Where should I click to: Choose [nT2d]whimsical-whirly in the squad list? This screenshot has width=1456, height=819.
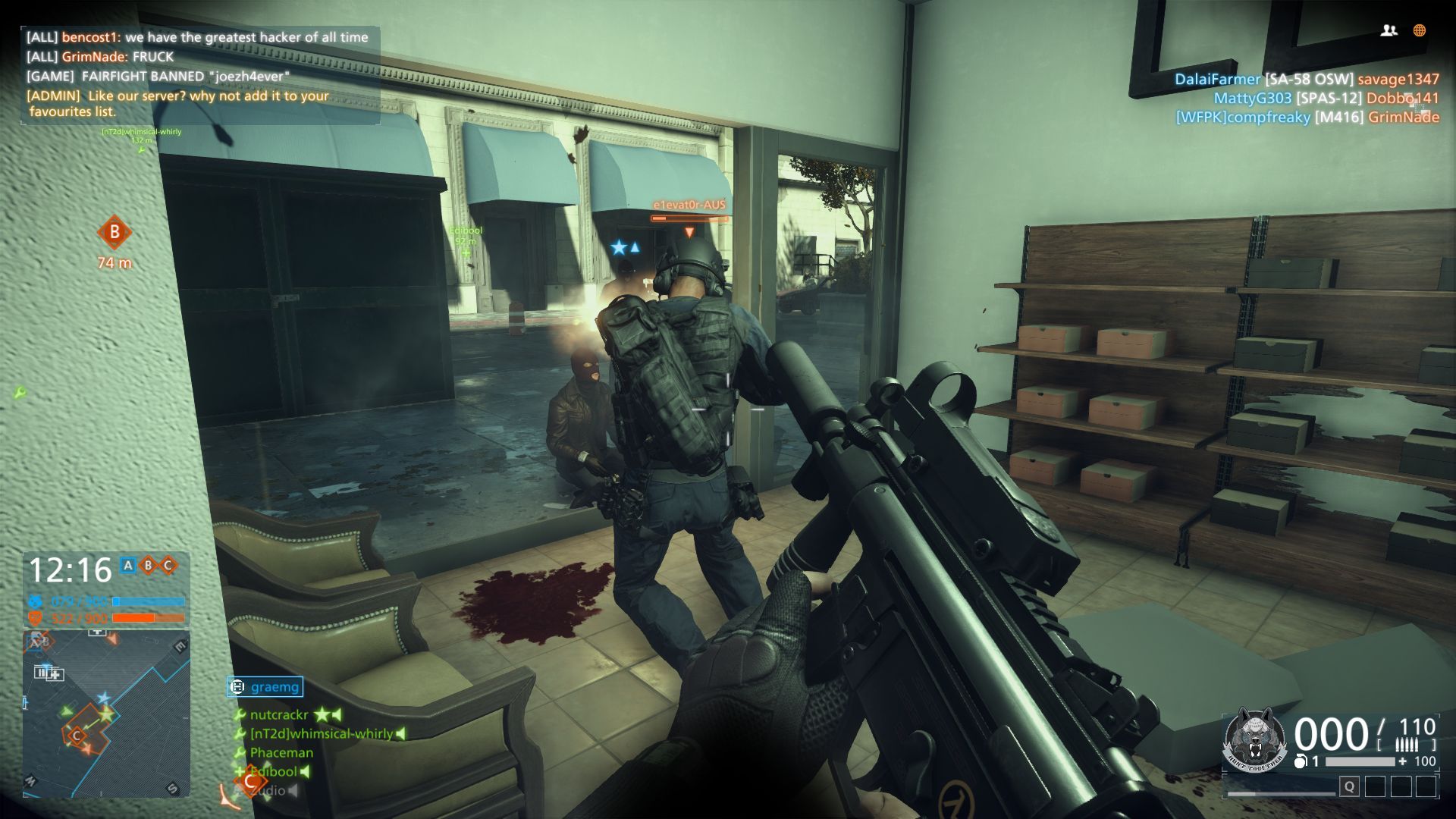(x=321, y=733)
